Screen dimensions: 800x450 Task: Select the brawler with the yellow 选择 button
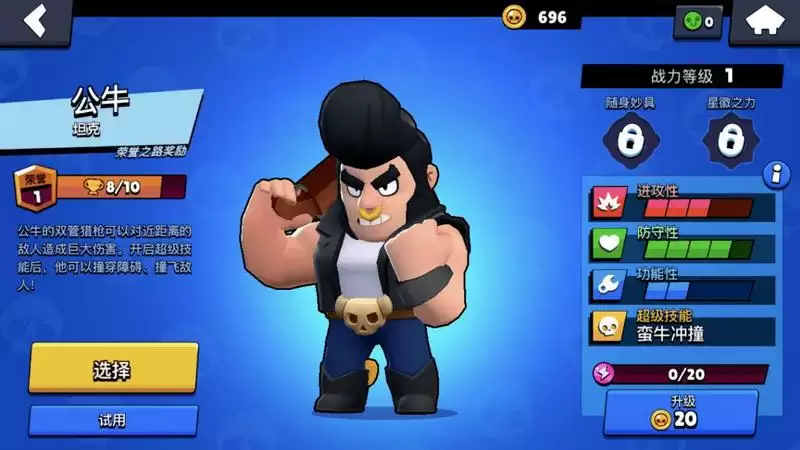113,369
